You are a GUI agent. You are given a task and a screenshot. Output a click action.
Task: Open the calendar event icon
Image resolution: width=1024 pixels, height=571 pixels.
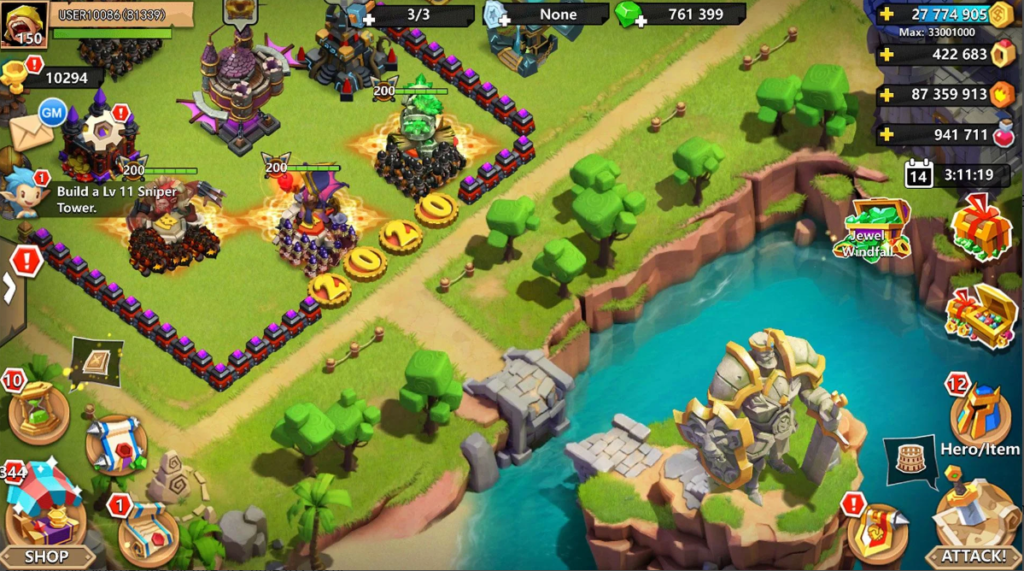(918, 175)
